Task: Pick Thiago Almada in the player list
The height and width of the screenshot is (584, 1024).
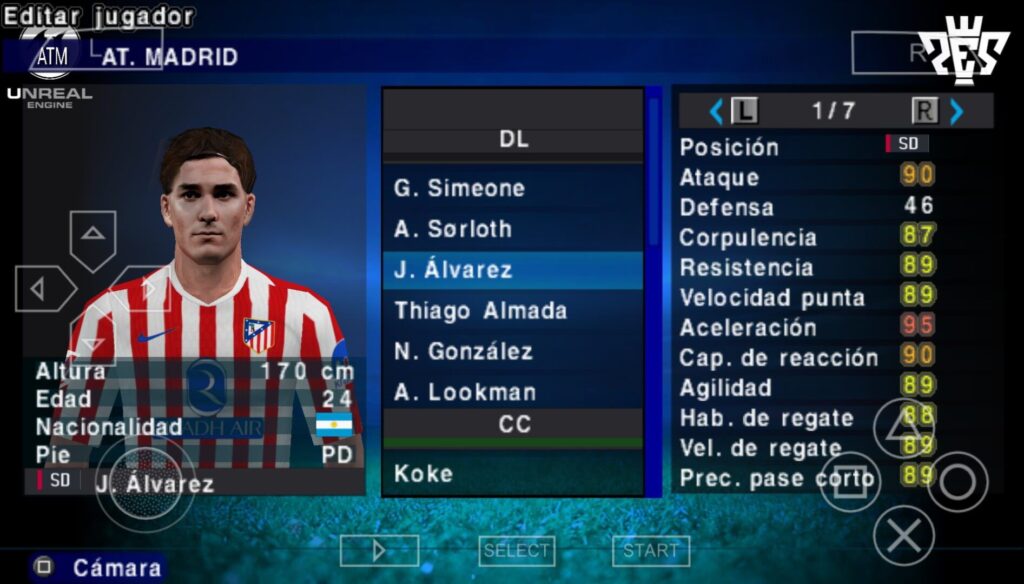Action: (x=512, y=311)
